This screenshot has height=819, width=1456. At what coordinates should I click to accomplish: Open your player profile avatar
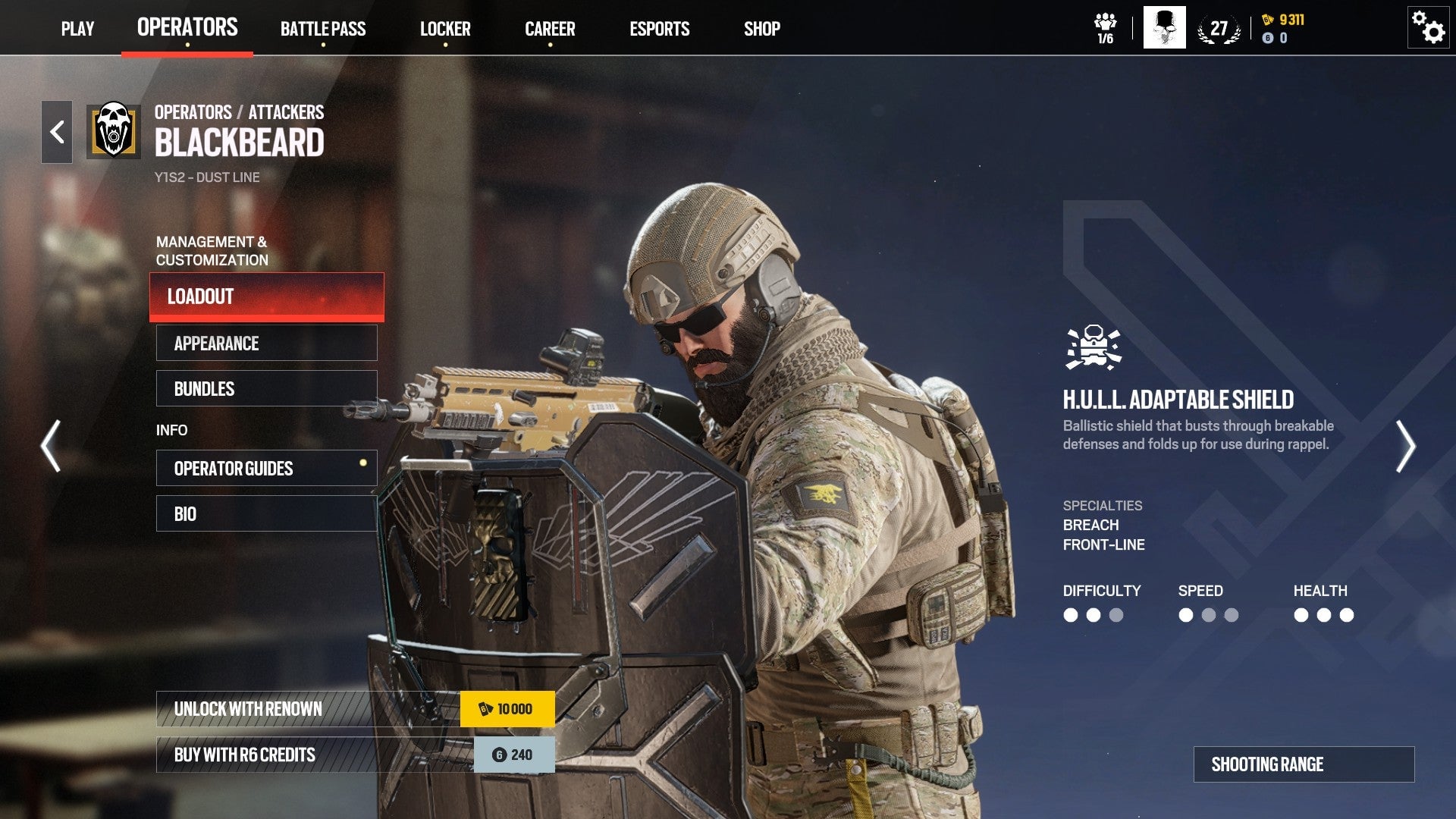[1165, 28]
